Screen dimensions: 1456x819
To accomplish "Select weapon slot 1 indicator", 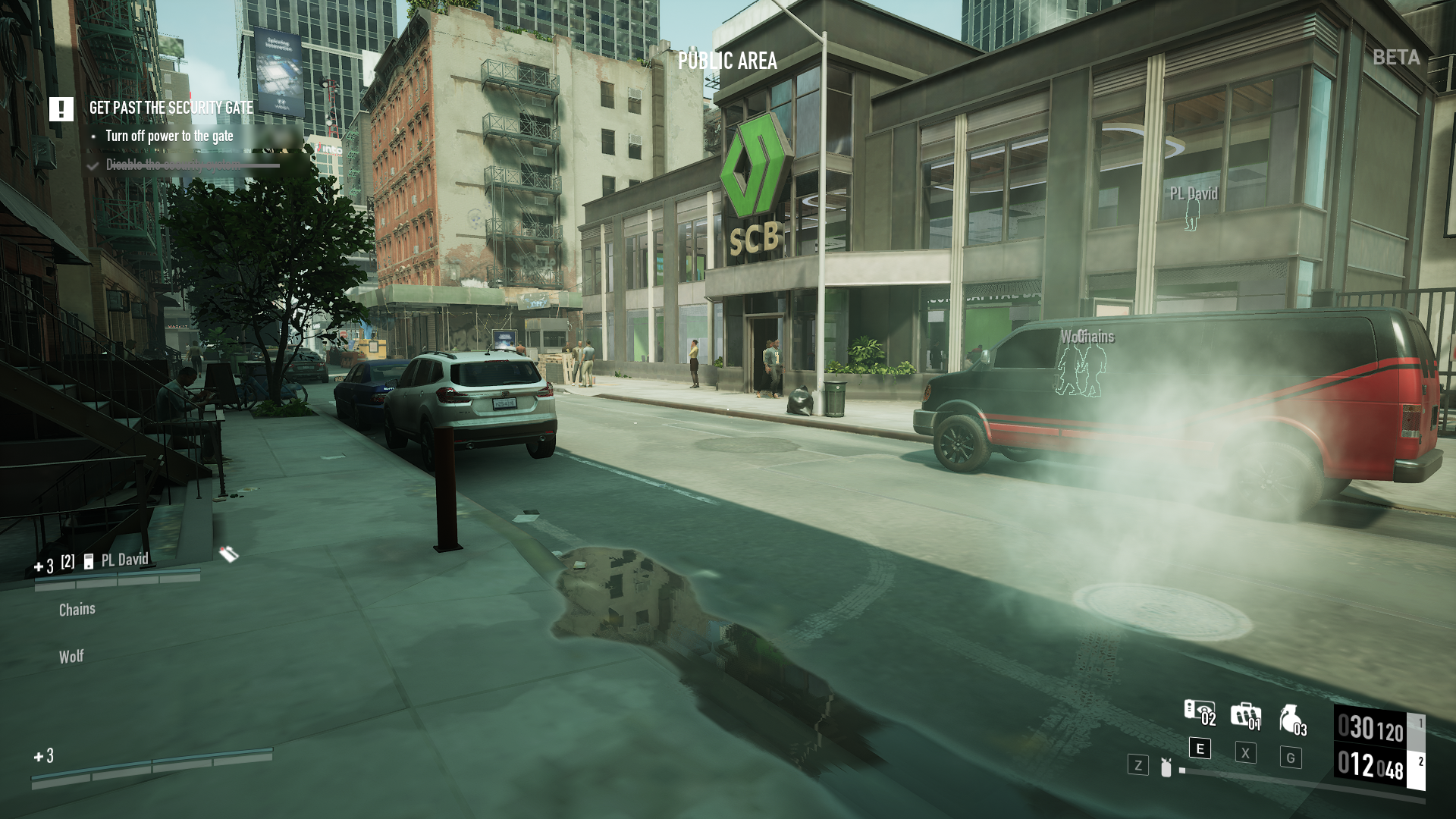I will point(1420,723).
